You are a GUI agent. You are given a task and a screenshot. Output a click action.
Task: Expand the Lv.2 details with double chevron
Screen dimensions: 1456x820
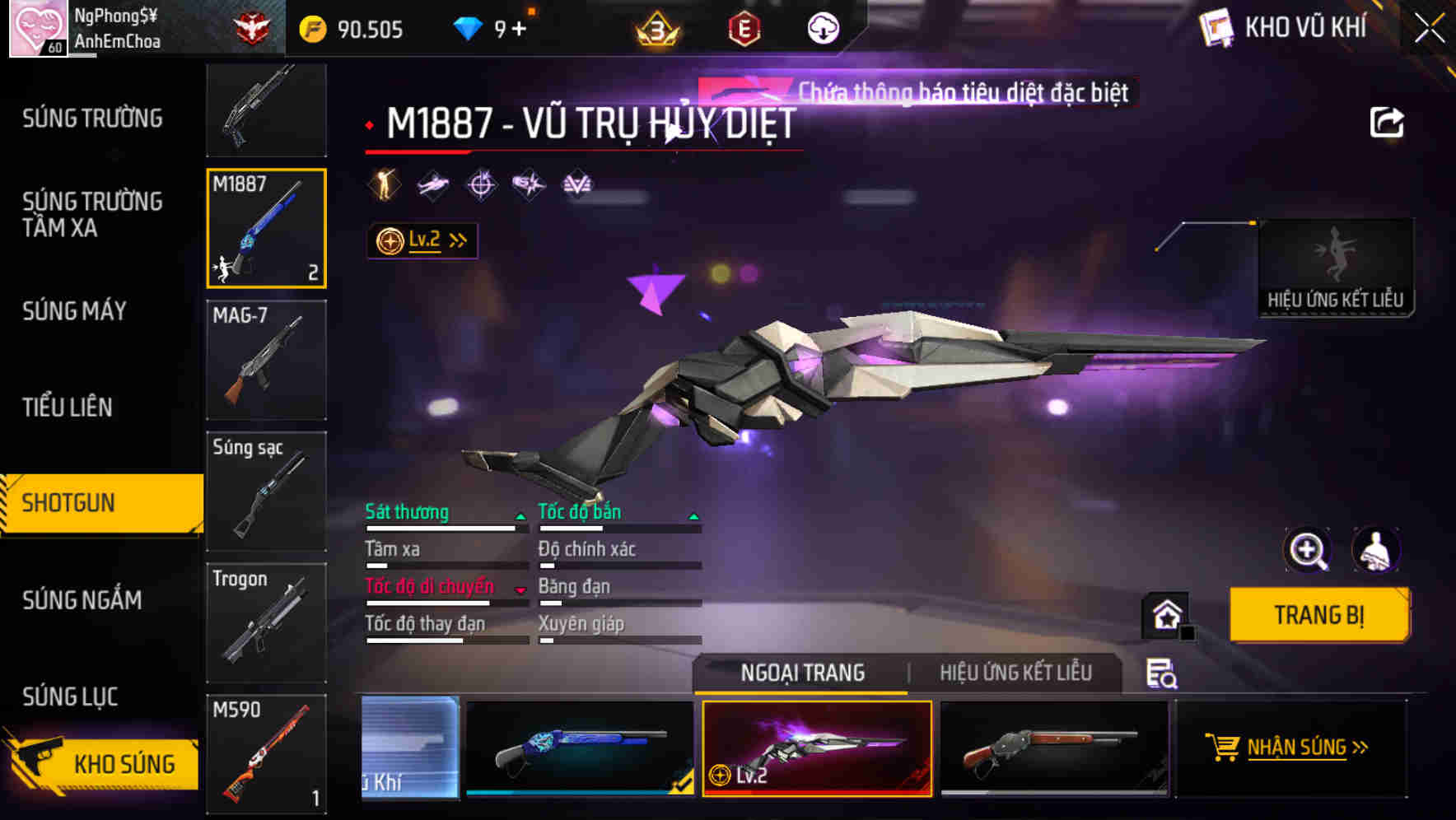[x=457, y=240]
